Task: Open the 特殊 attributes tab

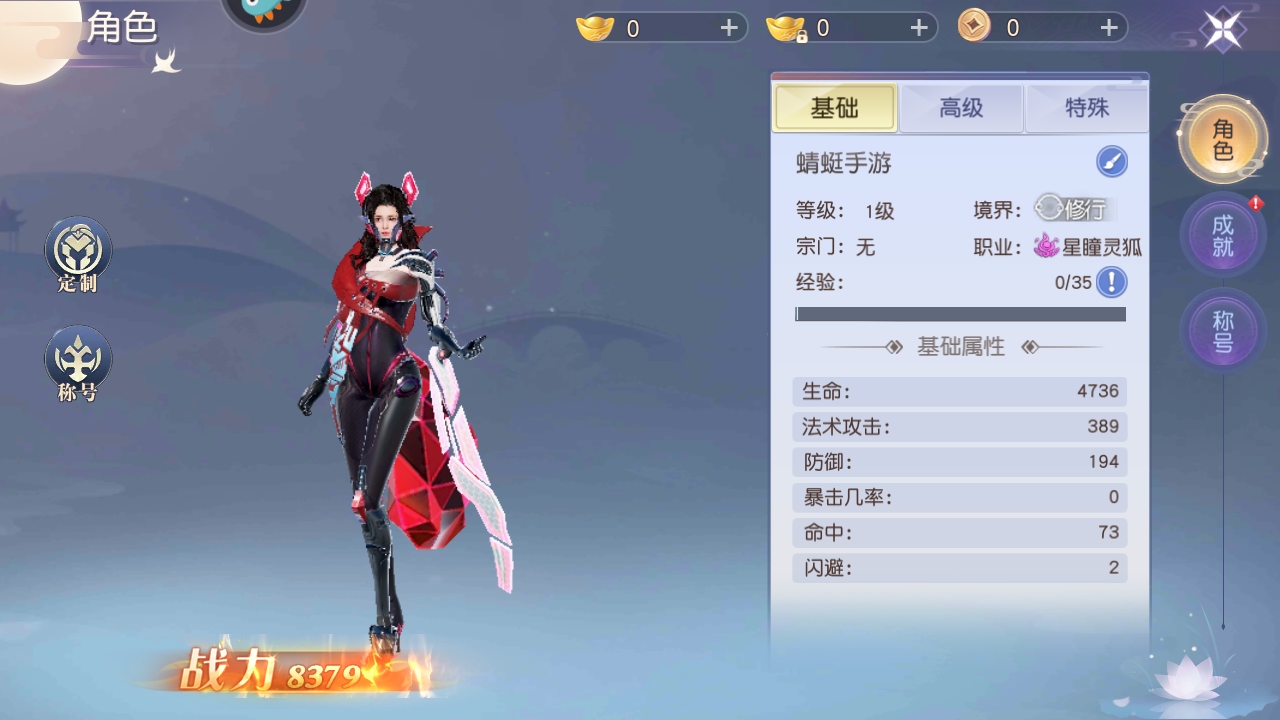Action: click(x=1086, y=108)
